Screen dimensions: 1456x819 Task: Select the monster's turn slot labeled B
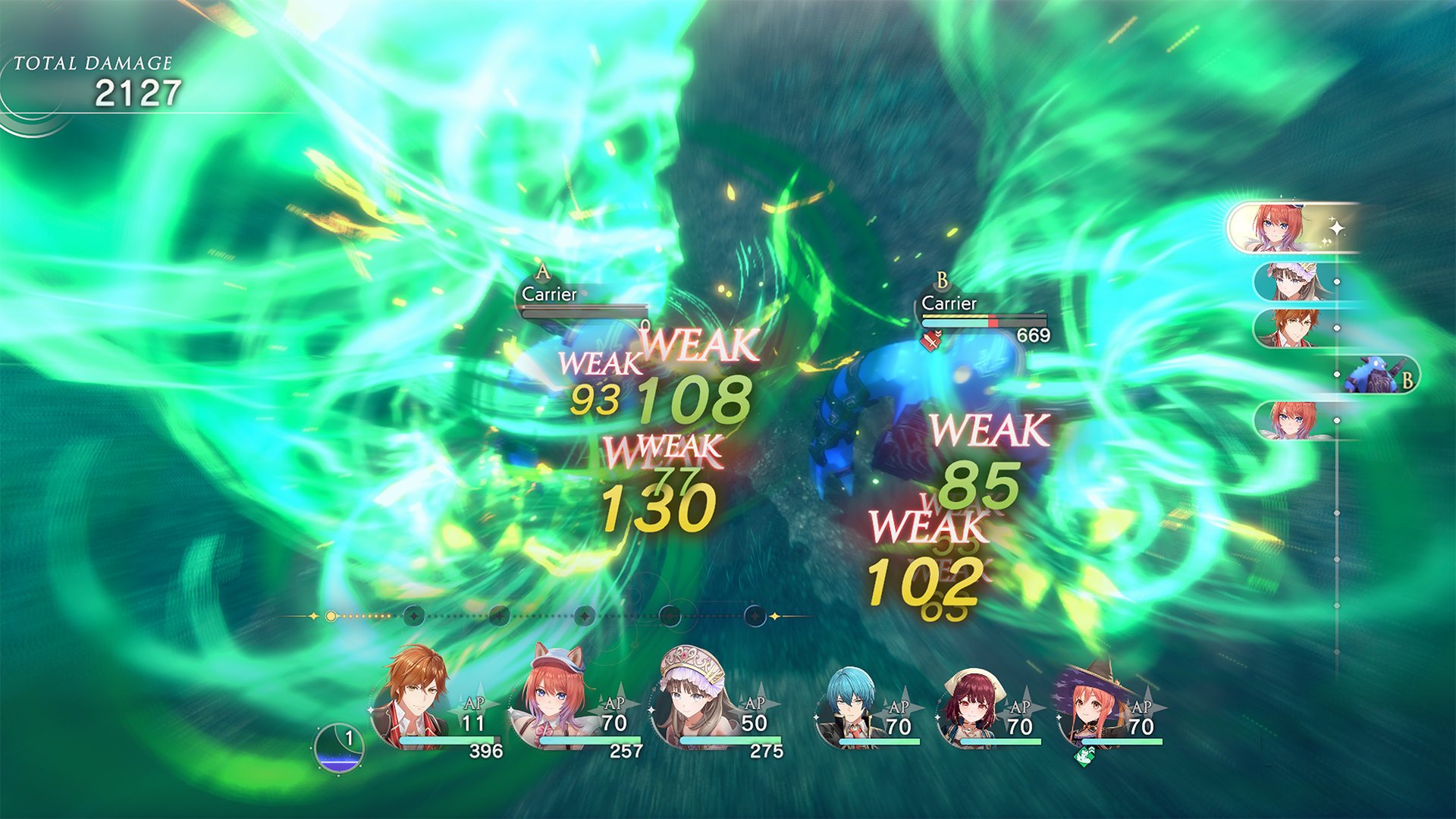[1376, 373]
